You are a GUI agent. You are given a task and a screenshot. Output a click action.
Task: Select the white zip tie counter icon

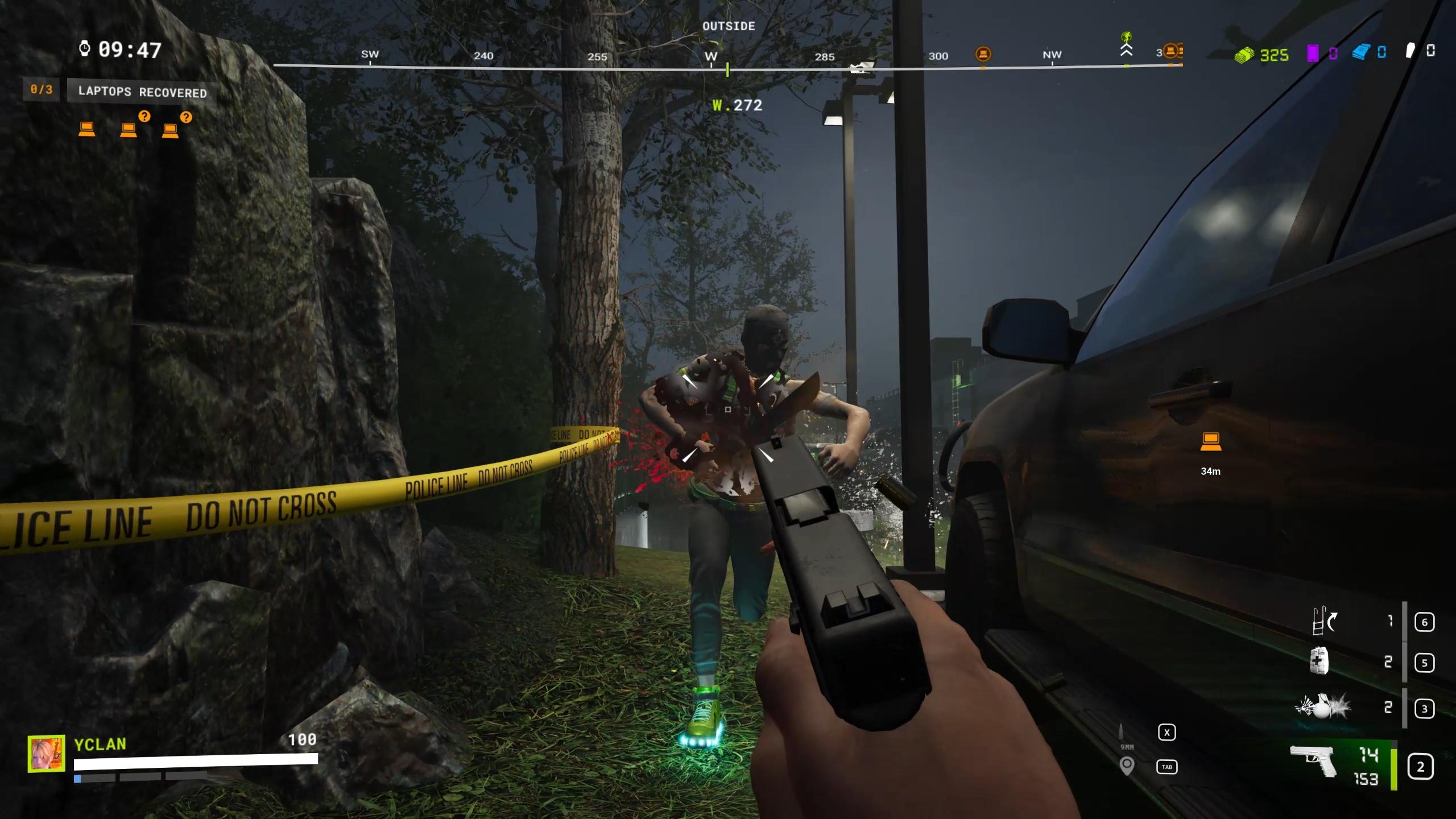(1410, 51)
